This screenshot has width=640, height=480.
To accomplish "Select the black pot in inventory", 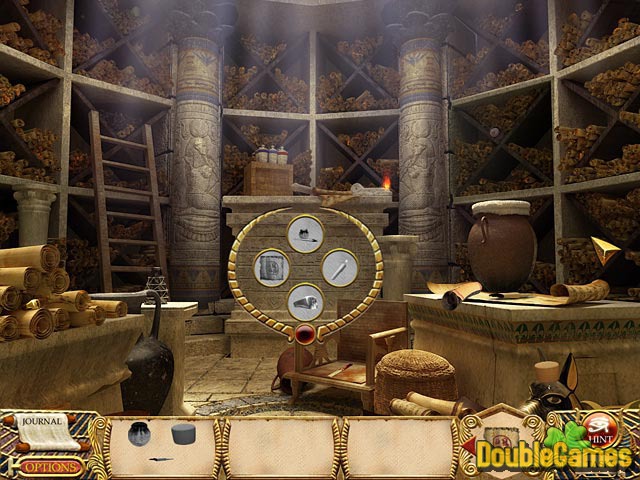I will (141, 434).
